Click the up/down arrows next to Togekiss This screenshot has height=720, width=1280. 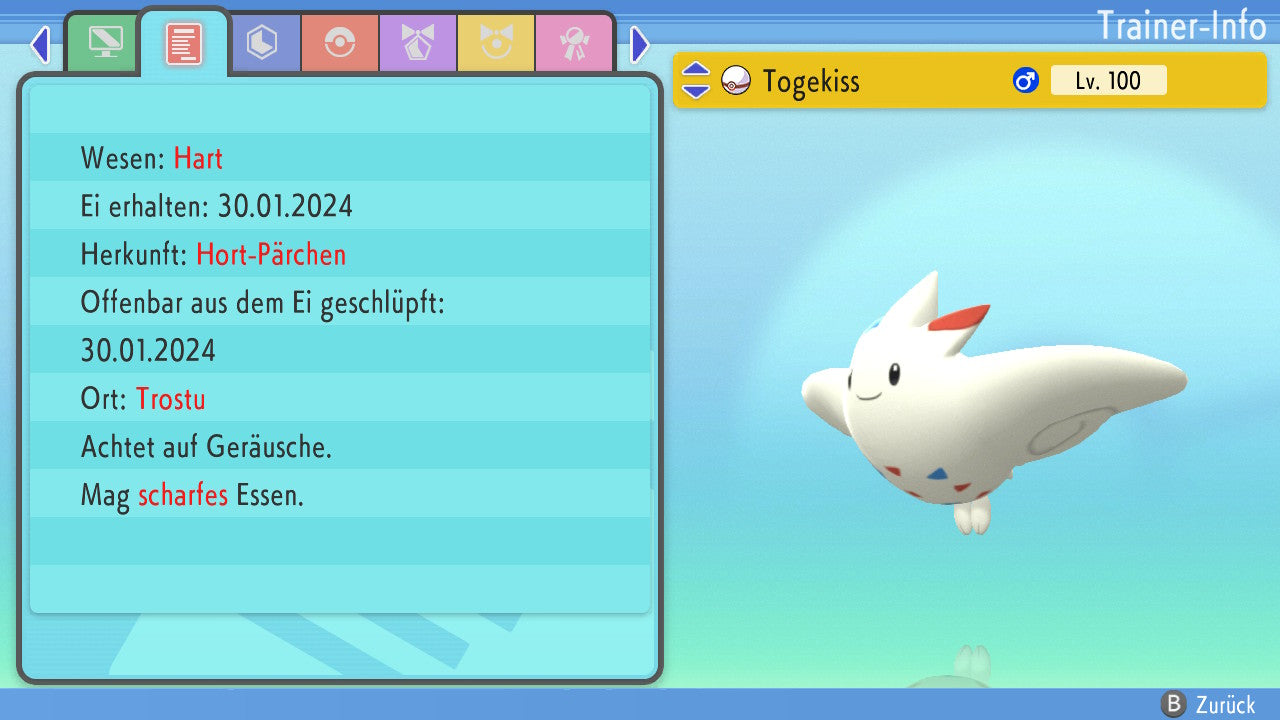pyautogui.click(x=695, y=81)
